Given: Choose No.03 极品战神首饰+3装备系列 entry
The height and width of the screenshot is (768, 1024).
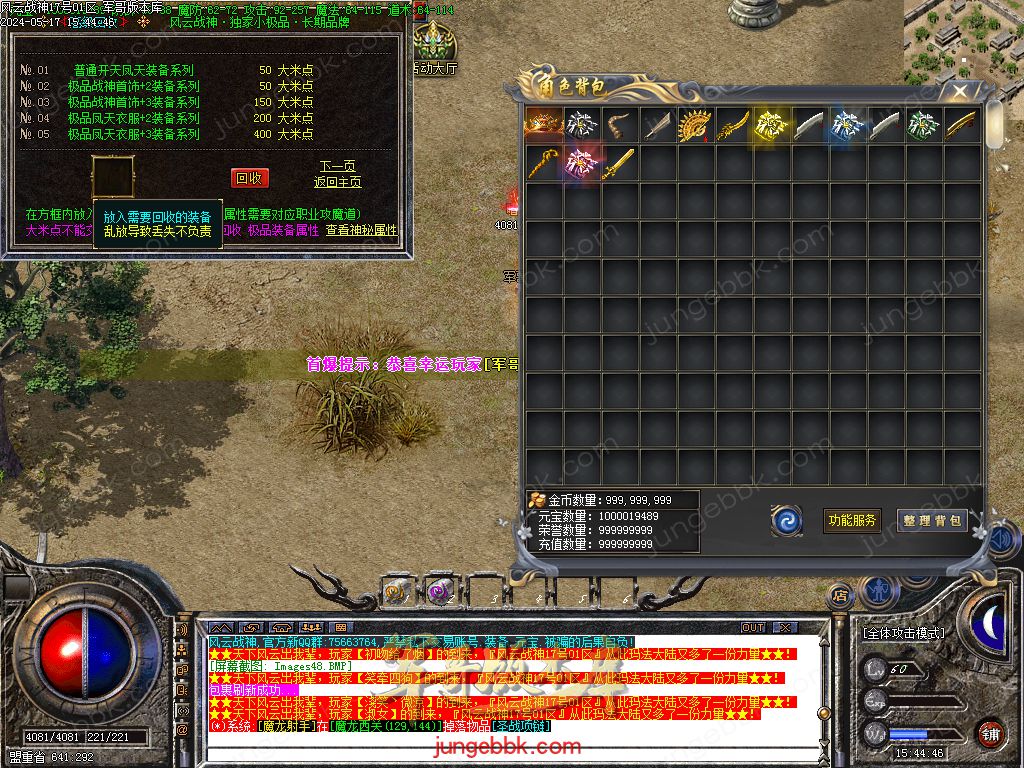Looking at the screenshot, I should point(133,102).
